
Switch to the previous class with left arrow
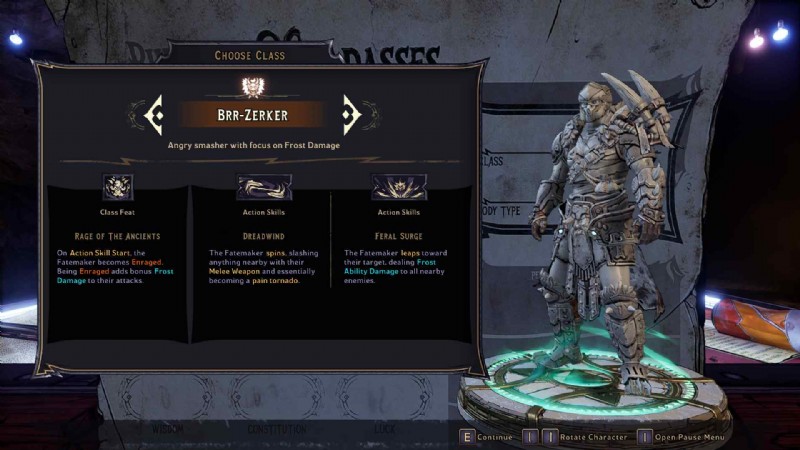(x=155, y=115)
